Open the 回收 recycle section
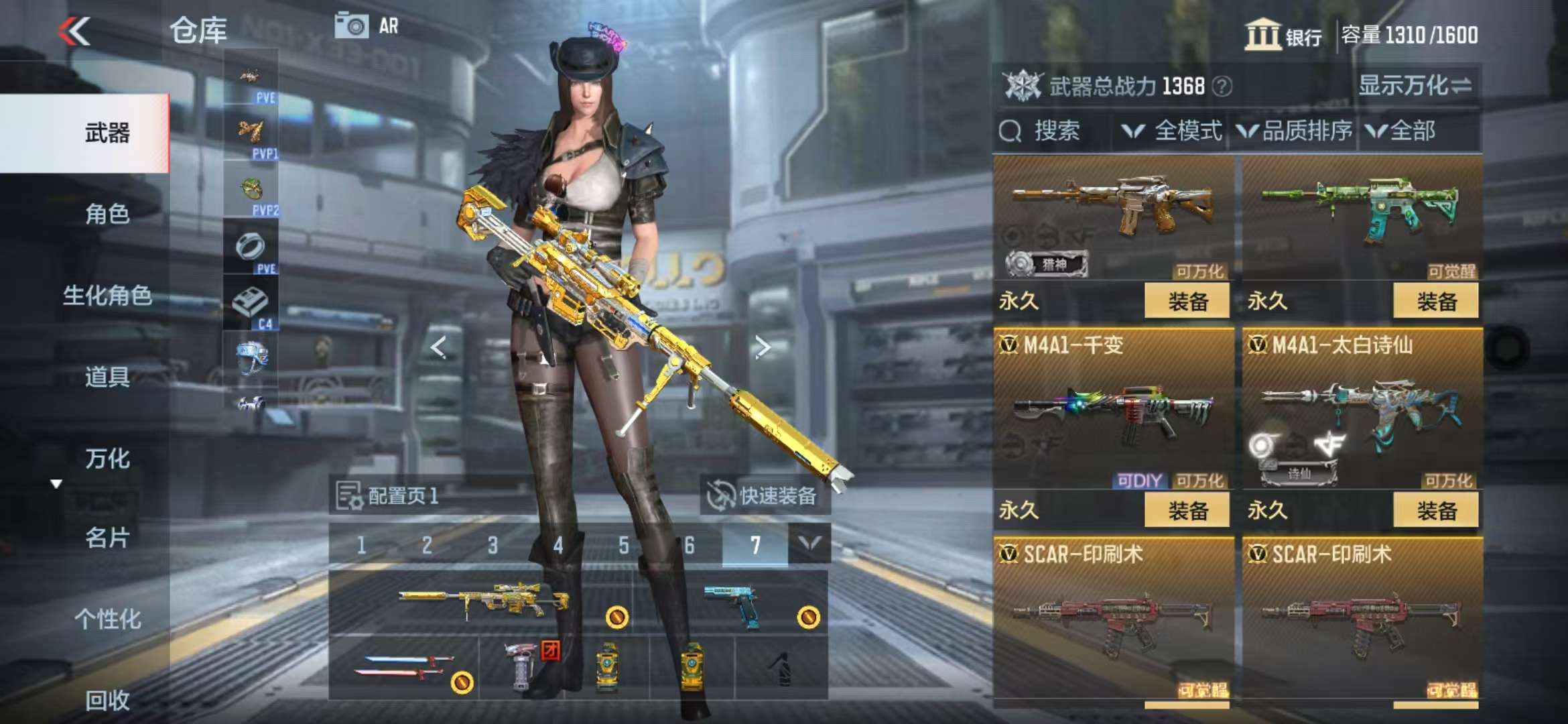The height and width of the screenshot is (724, 1568). pos(107,701)
